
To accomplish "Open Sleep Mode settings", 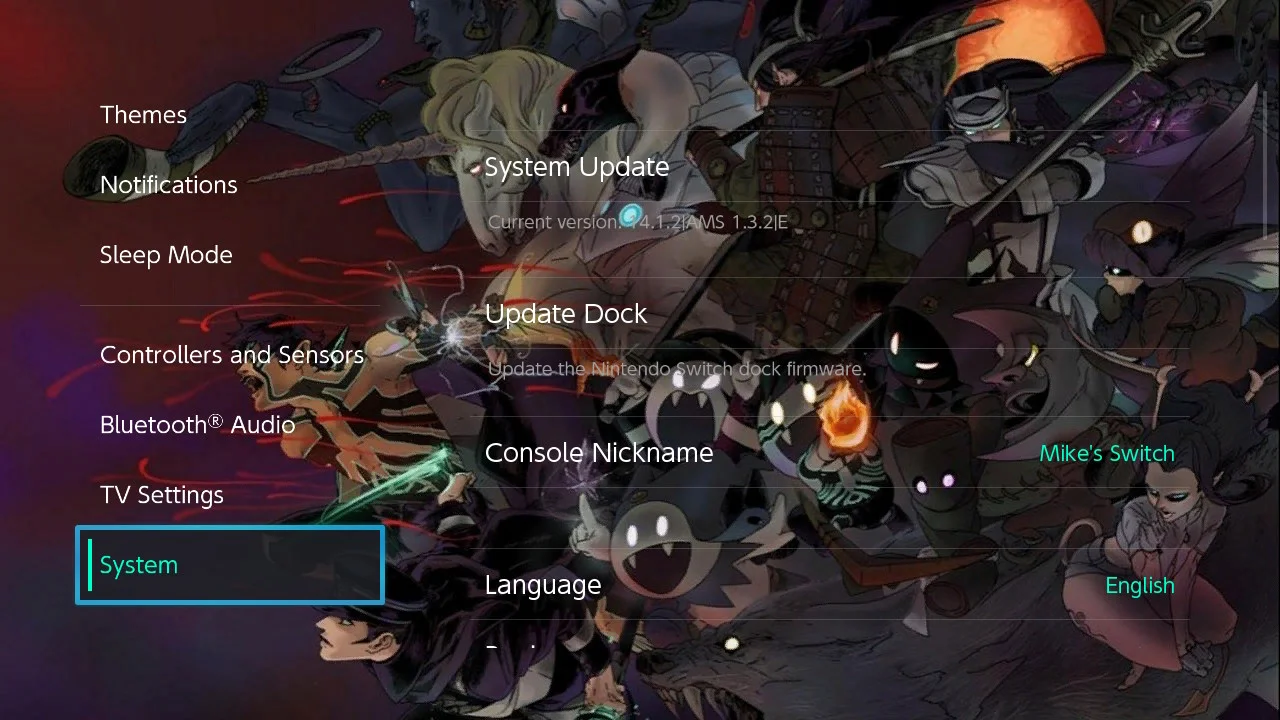I will pyautogui.click(x=166, y=254).
